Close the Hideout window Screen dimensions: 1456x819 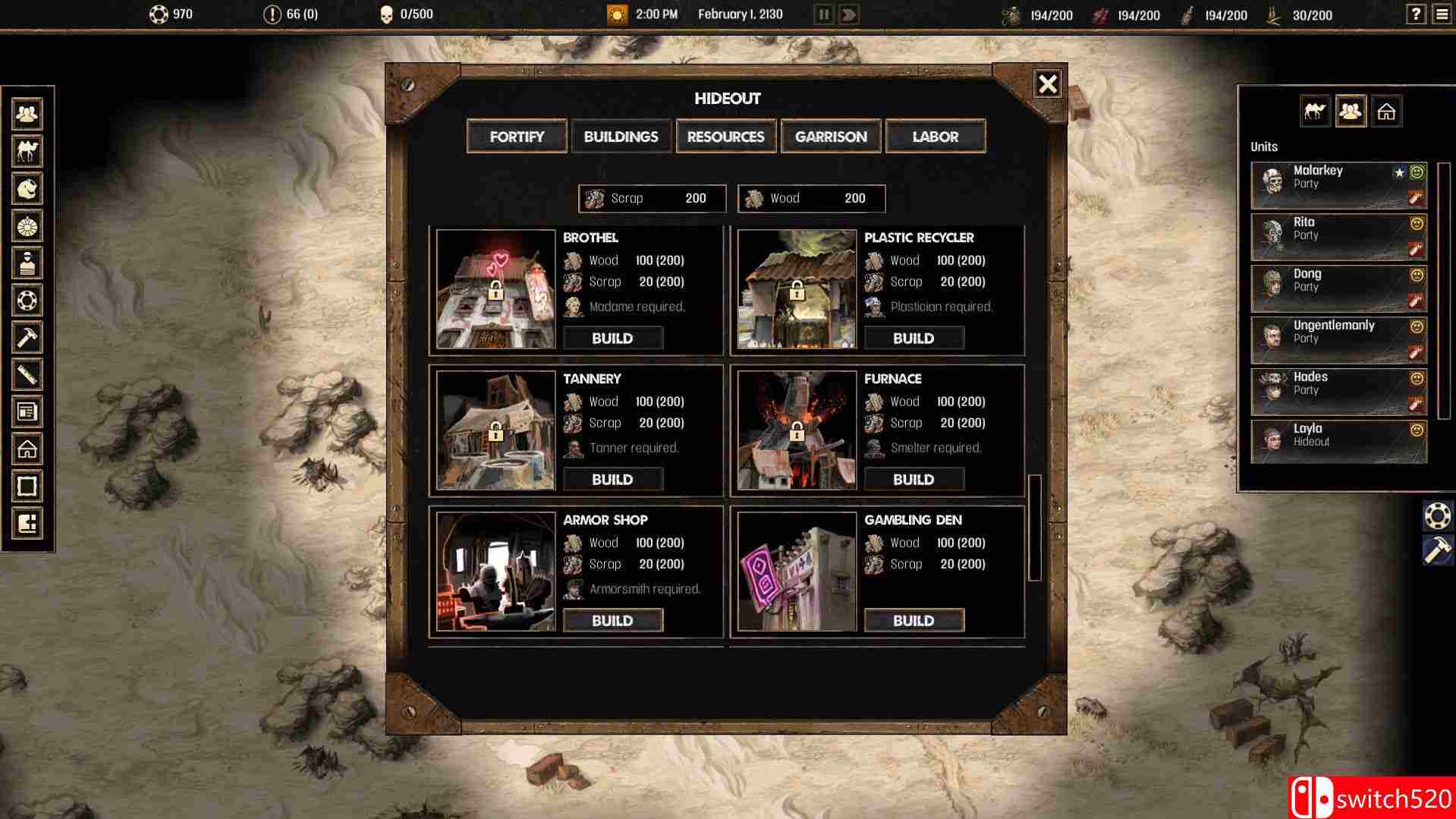click(1048, 83)
